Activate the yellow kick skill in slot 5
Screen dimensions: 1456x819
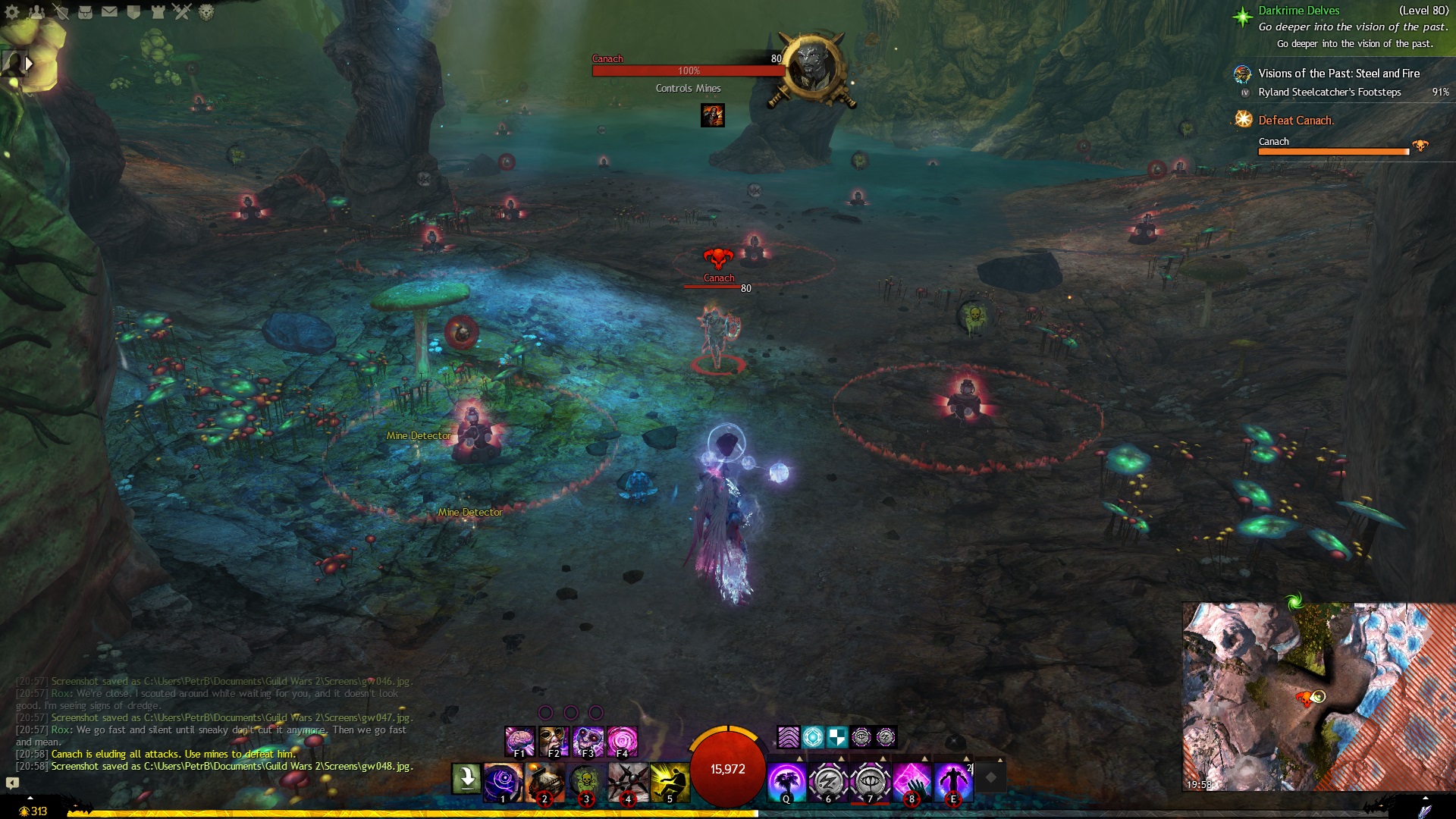[670, 782]
